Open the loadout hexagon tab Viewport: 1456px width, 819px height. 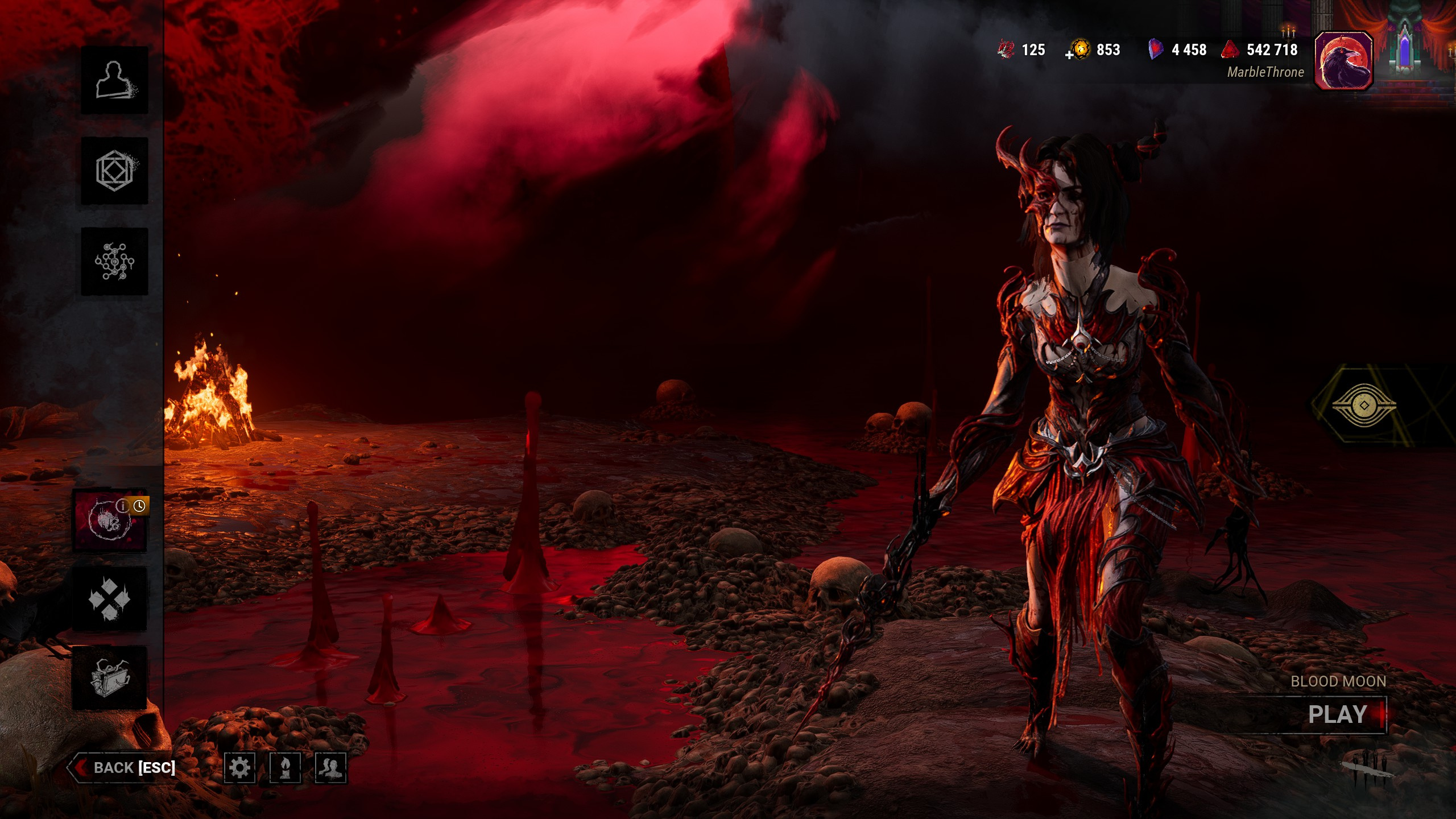tap(114, 171)
